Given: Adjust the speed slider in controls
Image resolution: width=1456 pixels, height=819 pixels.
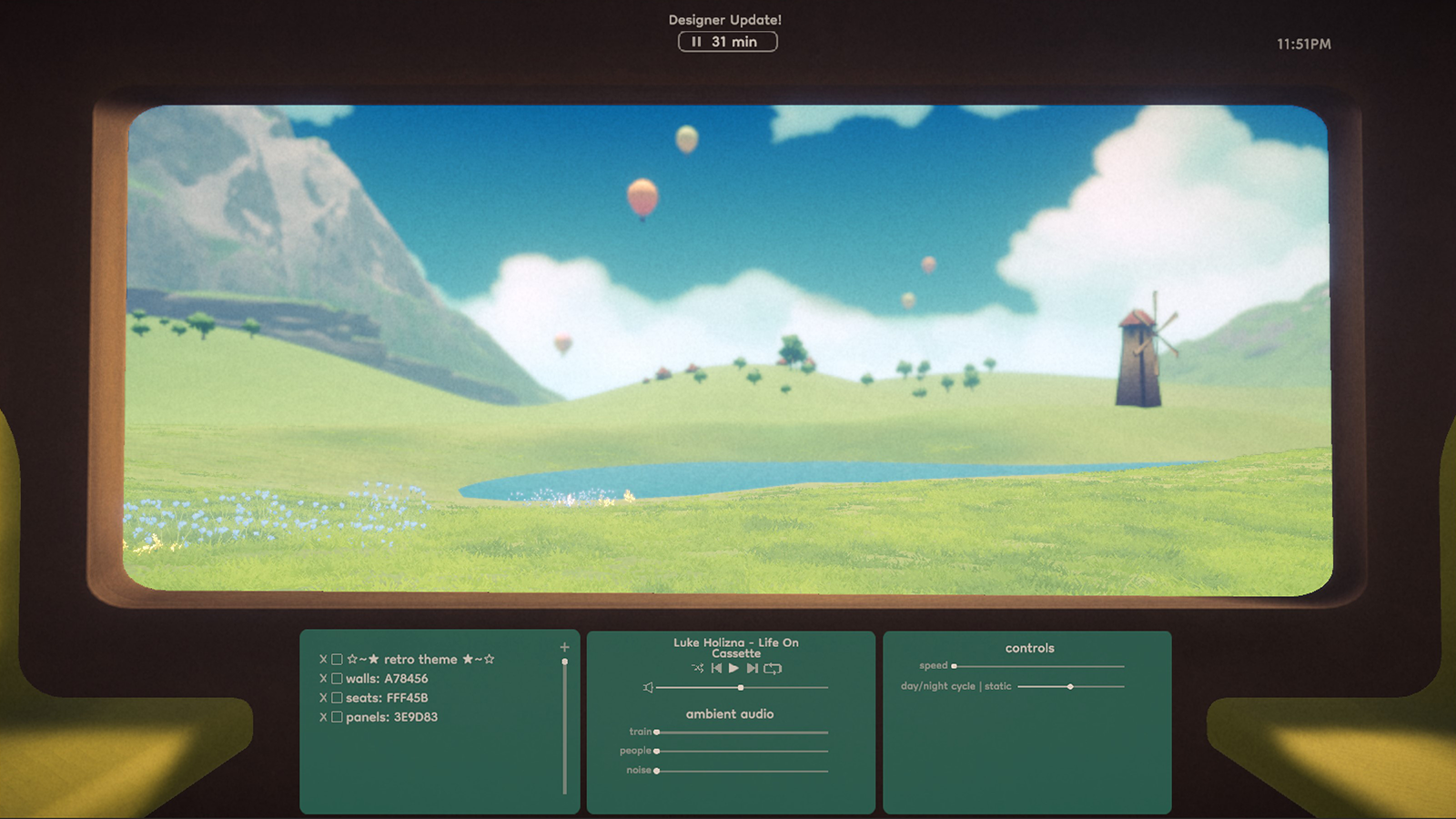Looking at the screenshot, I should (x=953, y=665).
